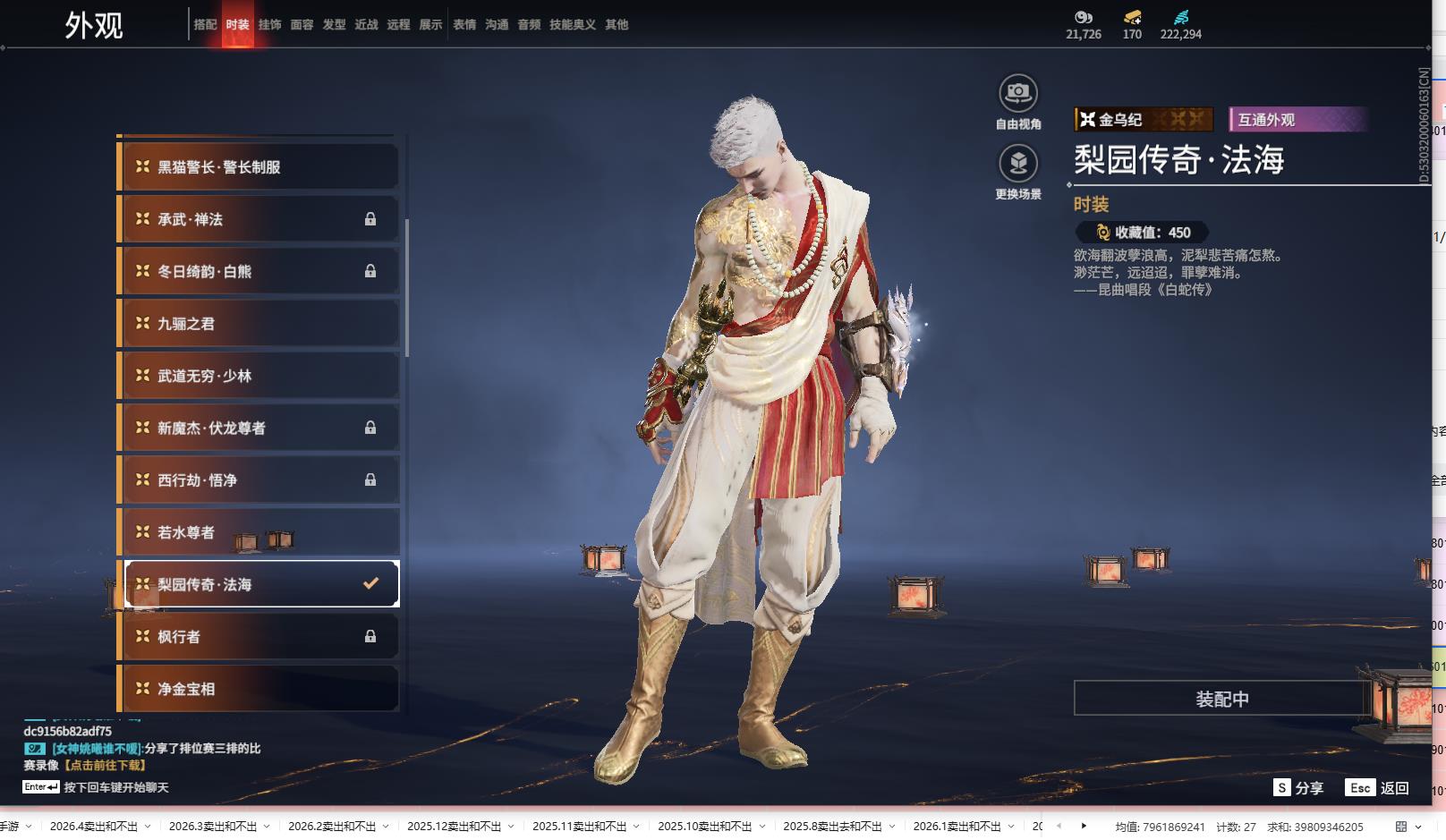Viewport: 1446px width, 840px height.
Task: Open the 技能奥义 tab
Action: [x=572, y=25]
